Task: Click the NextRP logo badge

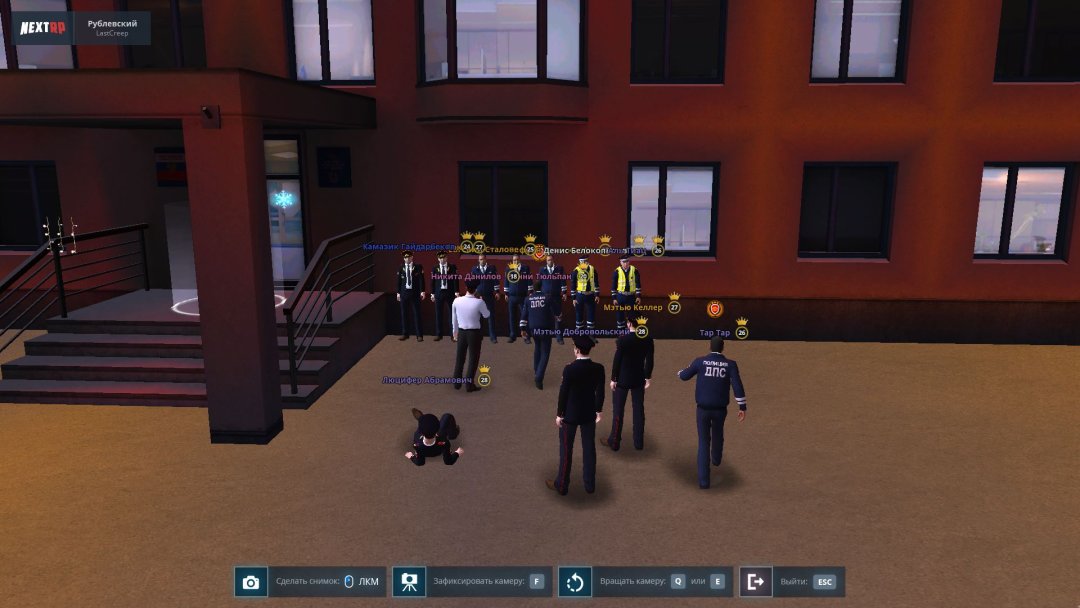Action: (43, 28)
